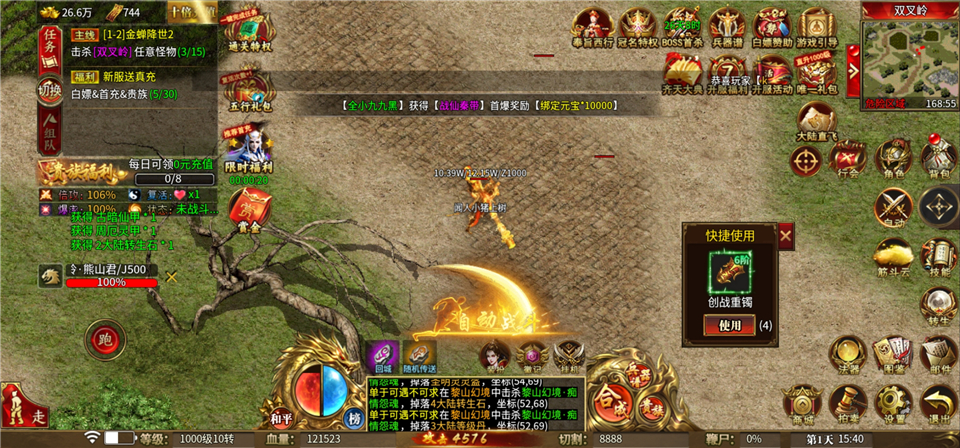Open the 角色 character sheet

pos(893,160)
